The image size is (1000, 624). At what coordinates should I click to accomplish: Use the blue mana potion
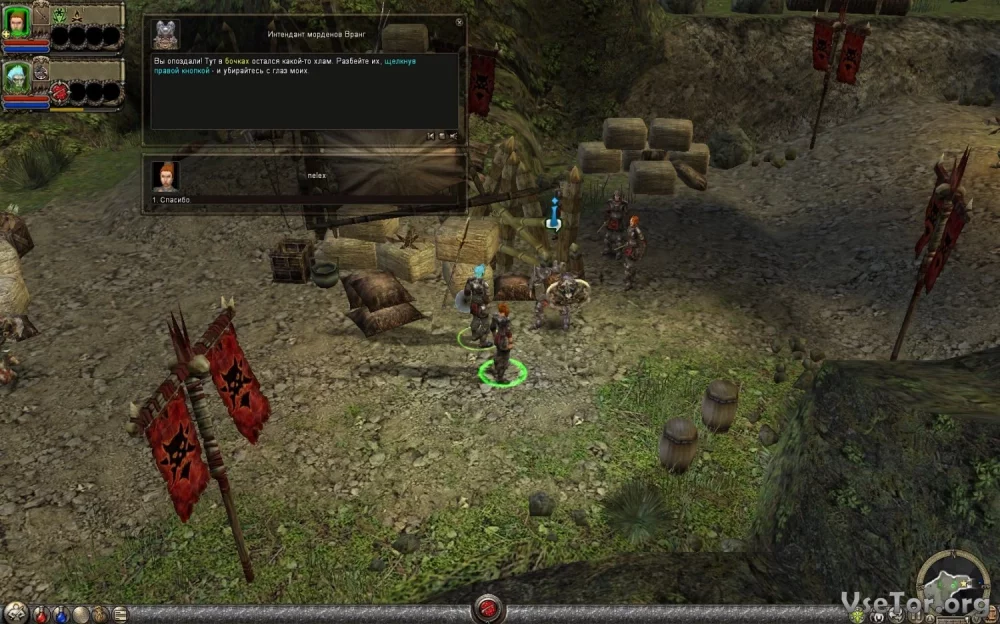pos(62,613)
